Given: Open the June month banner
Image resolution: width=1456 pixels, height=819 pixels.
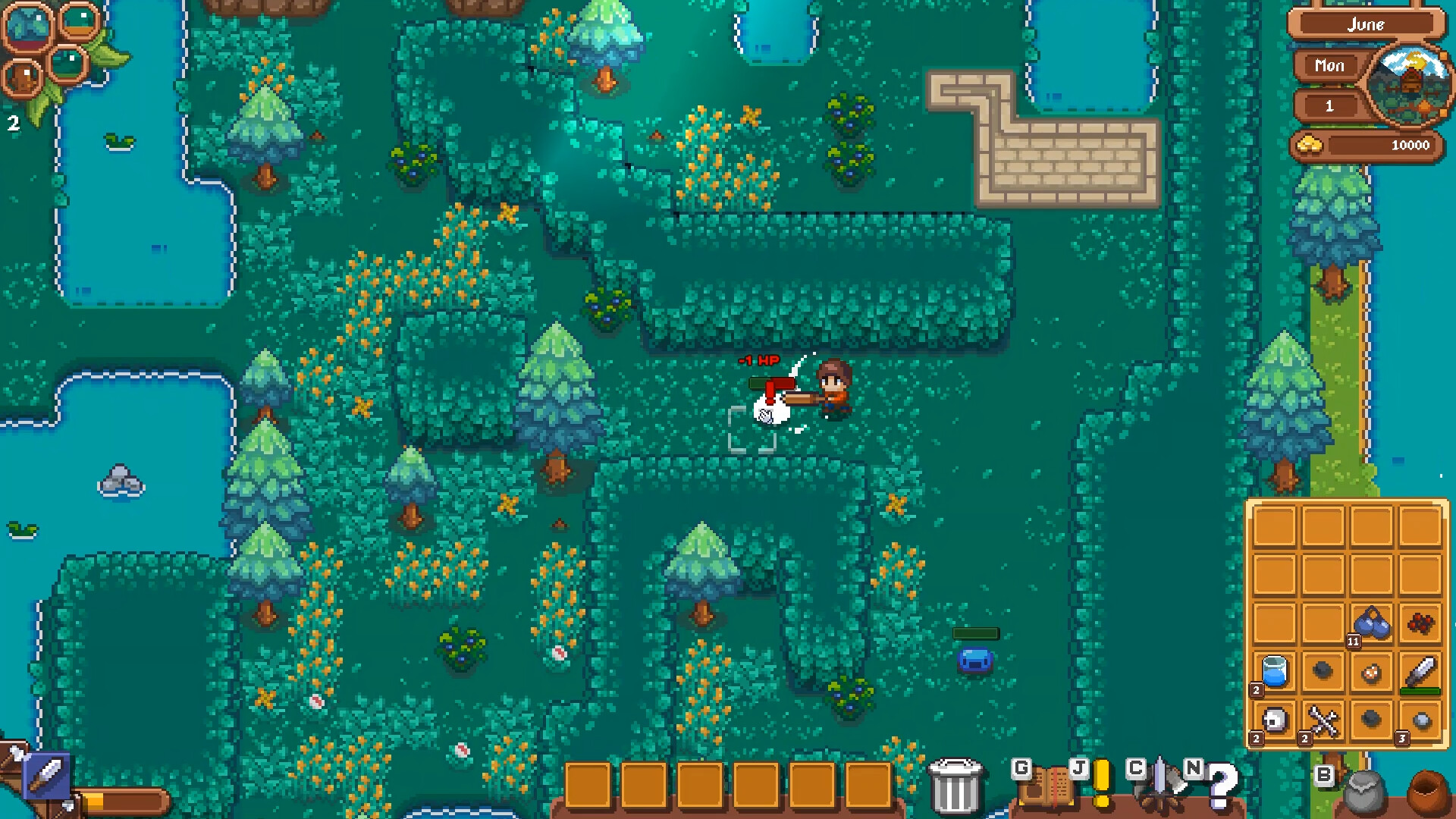Looking at the screenshot, I should tap(1365, 24).
